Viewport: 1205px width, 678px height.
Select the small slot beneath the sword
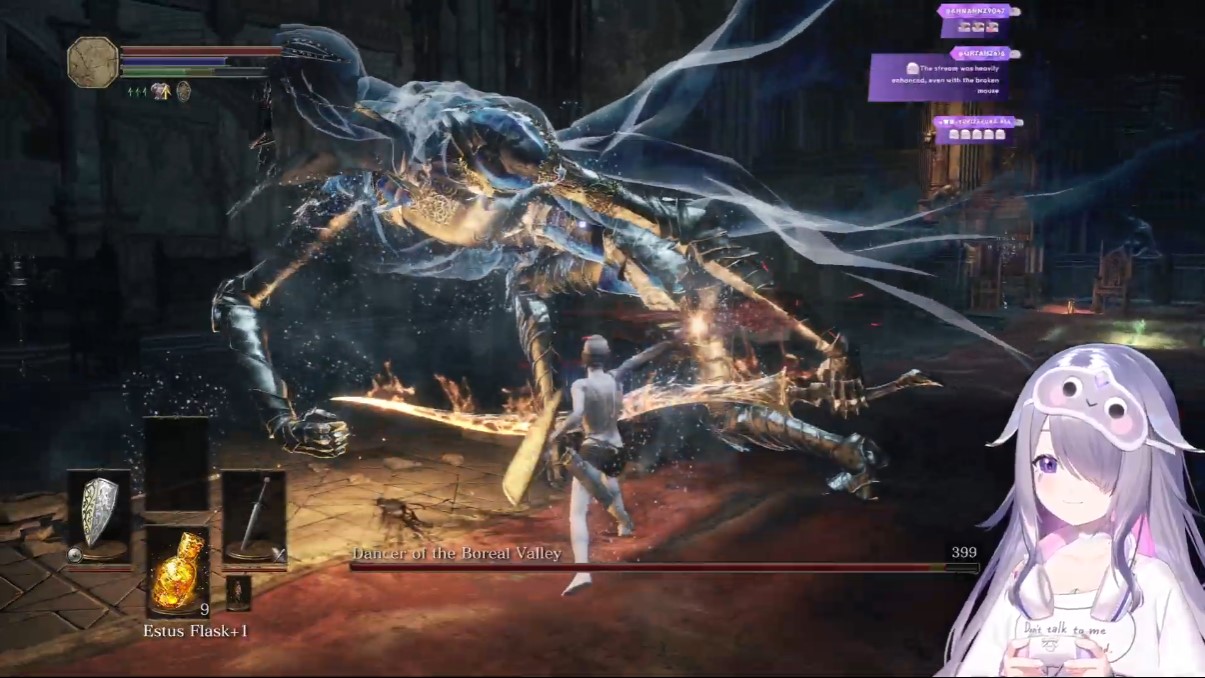pos(237,592)
